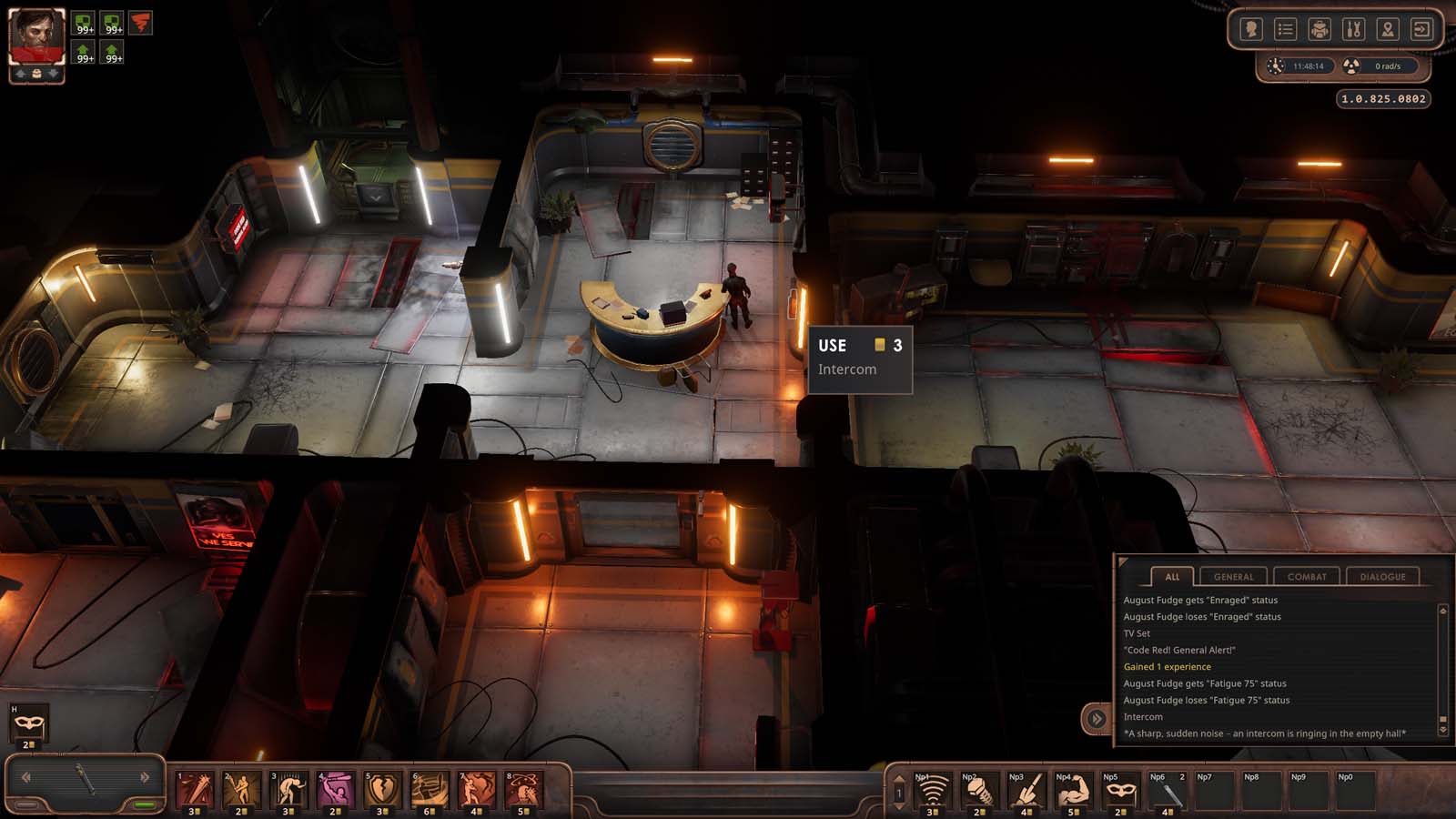1456x819 pixels.
Task: Open the map marker icon
Action: point(1387,29)
